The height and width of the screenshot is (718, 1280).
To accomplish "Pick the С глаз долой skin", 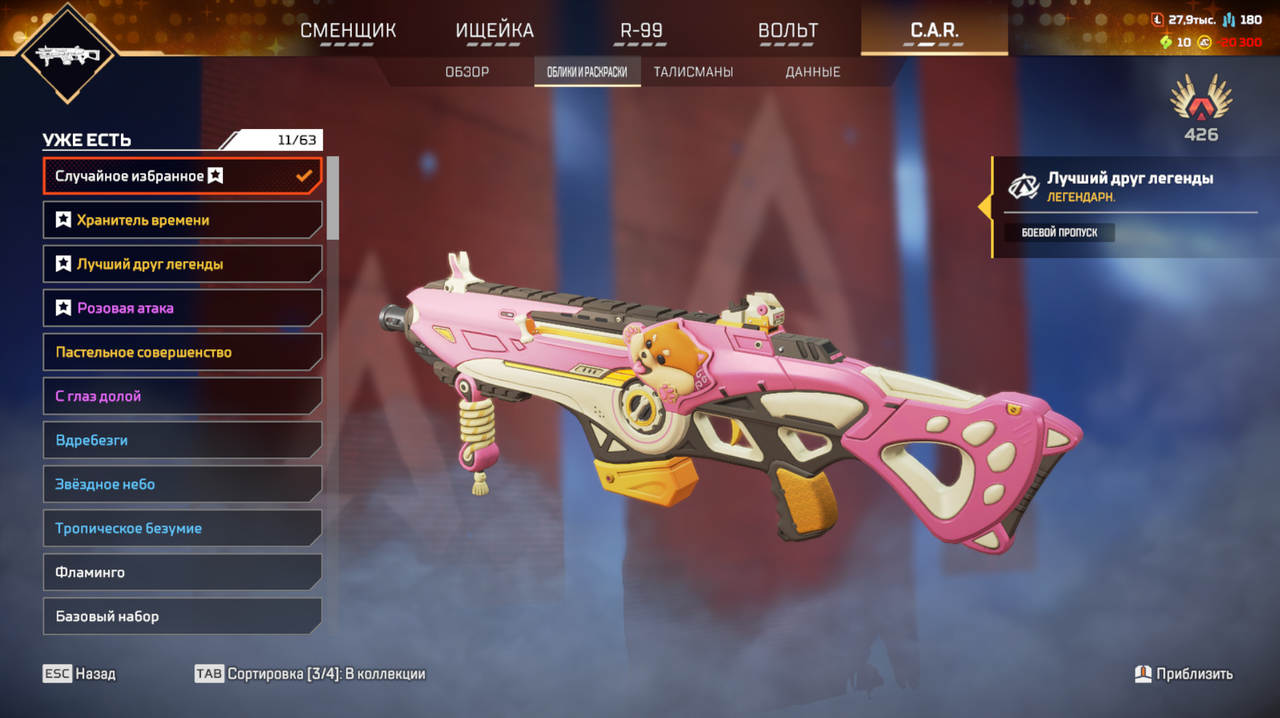I will coord(182,396).
